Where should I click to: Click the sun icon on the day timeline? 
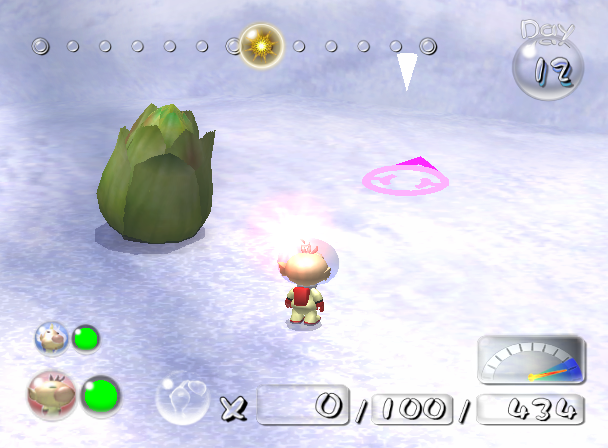tap(262, 46)
